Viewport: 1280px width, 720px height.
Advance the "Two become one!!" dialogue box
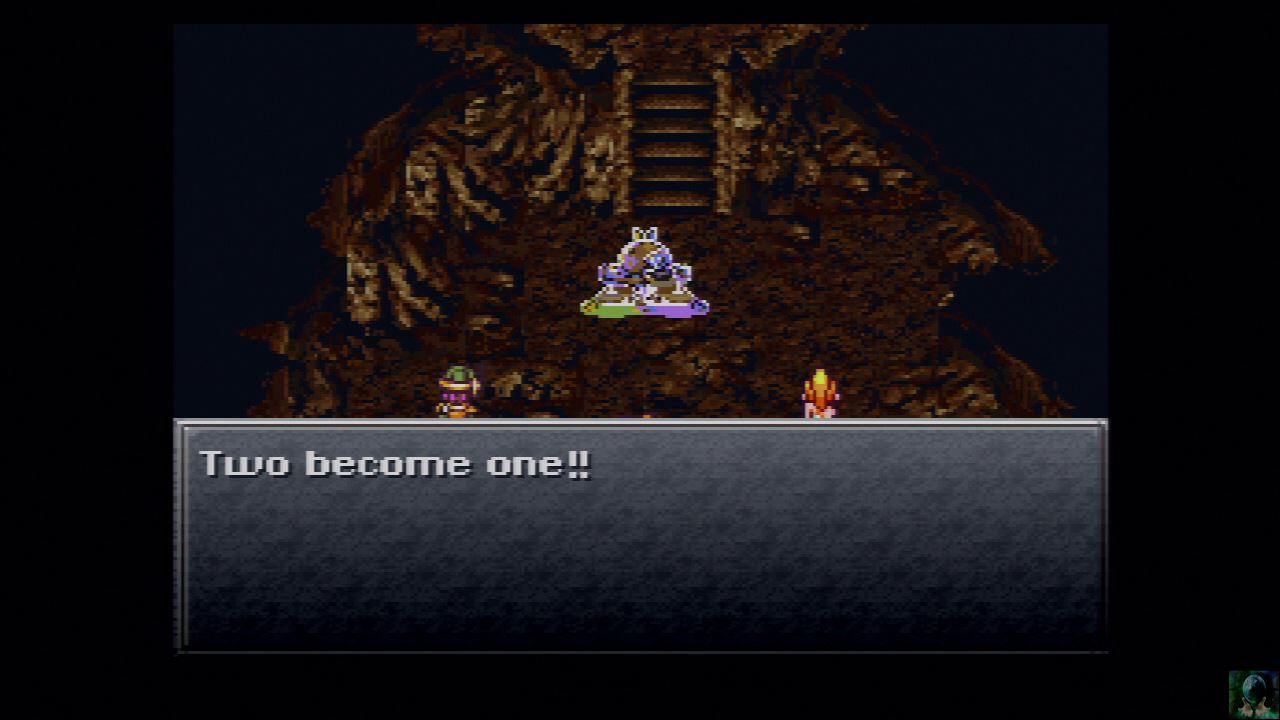pos(640,535)
